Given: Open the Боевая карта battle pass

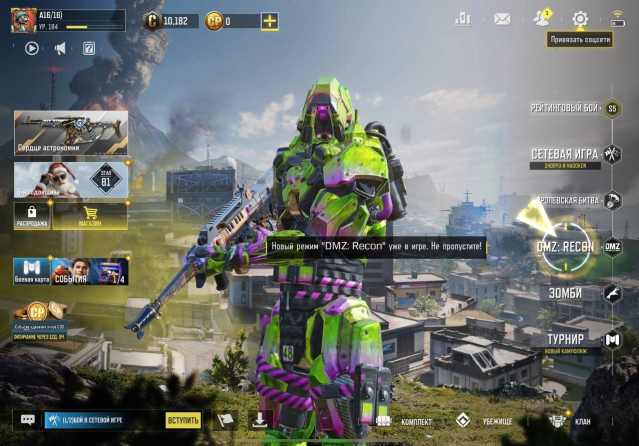Looking at the screenshot, I should 30,272.
